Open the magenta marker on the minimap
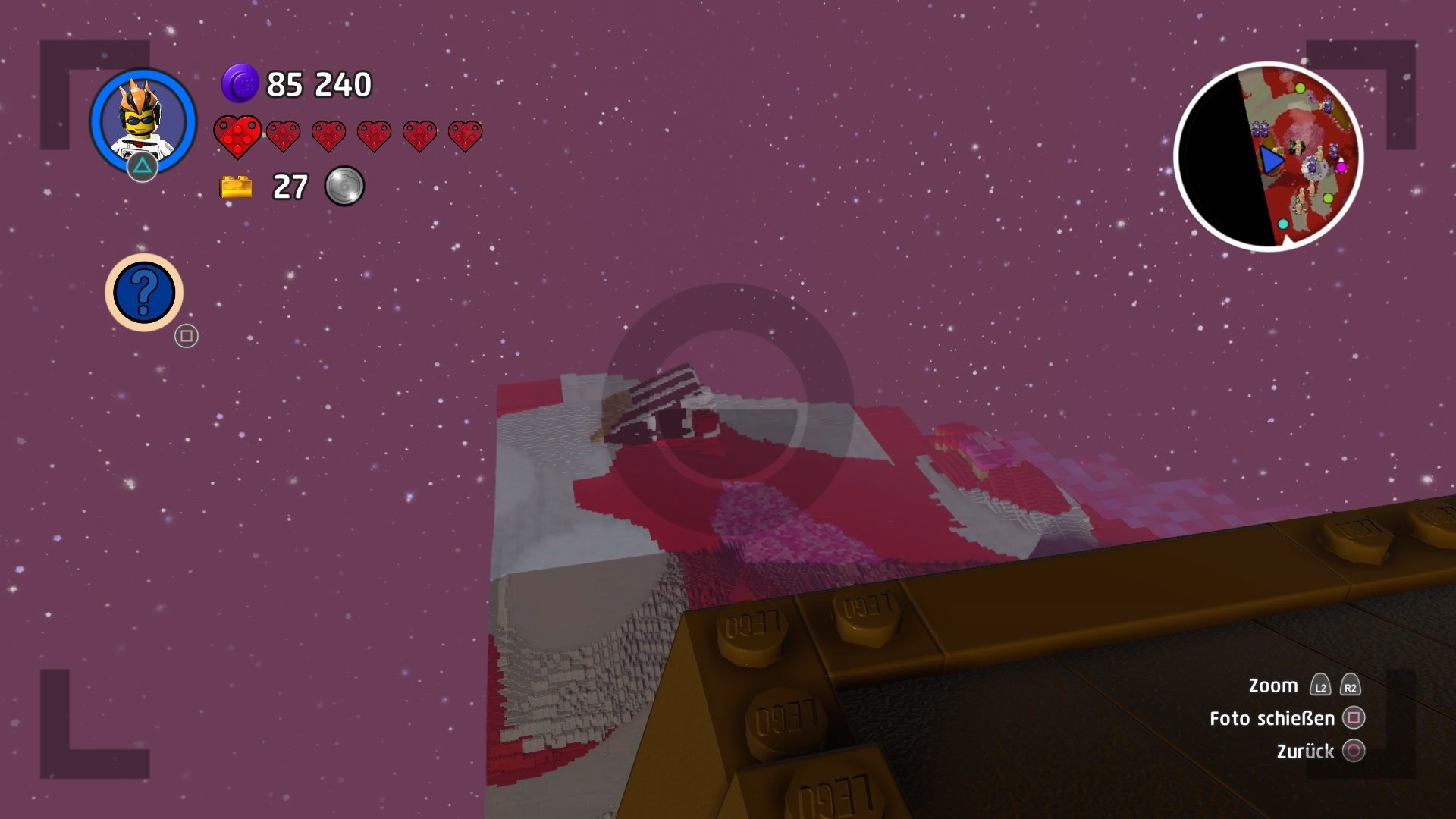The width and height of the screenshot is (1456, 819). (x=1341, y=168)
